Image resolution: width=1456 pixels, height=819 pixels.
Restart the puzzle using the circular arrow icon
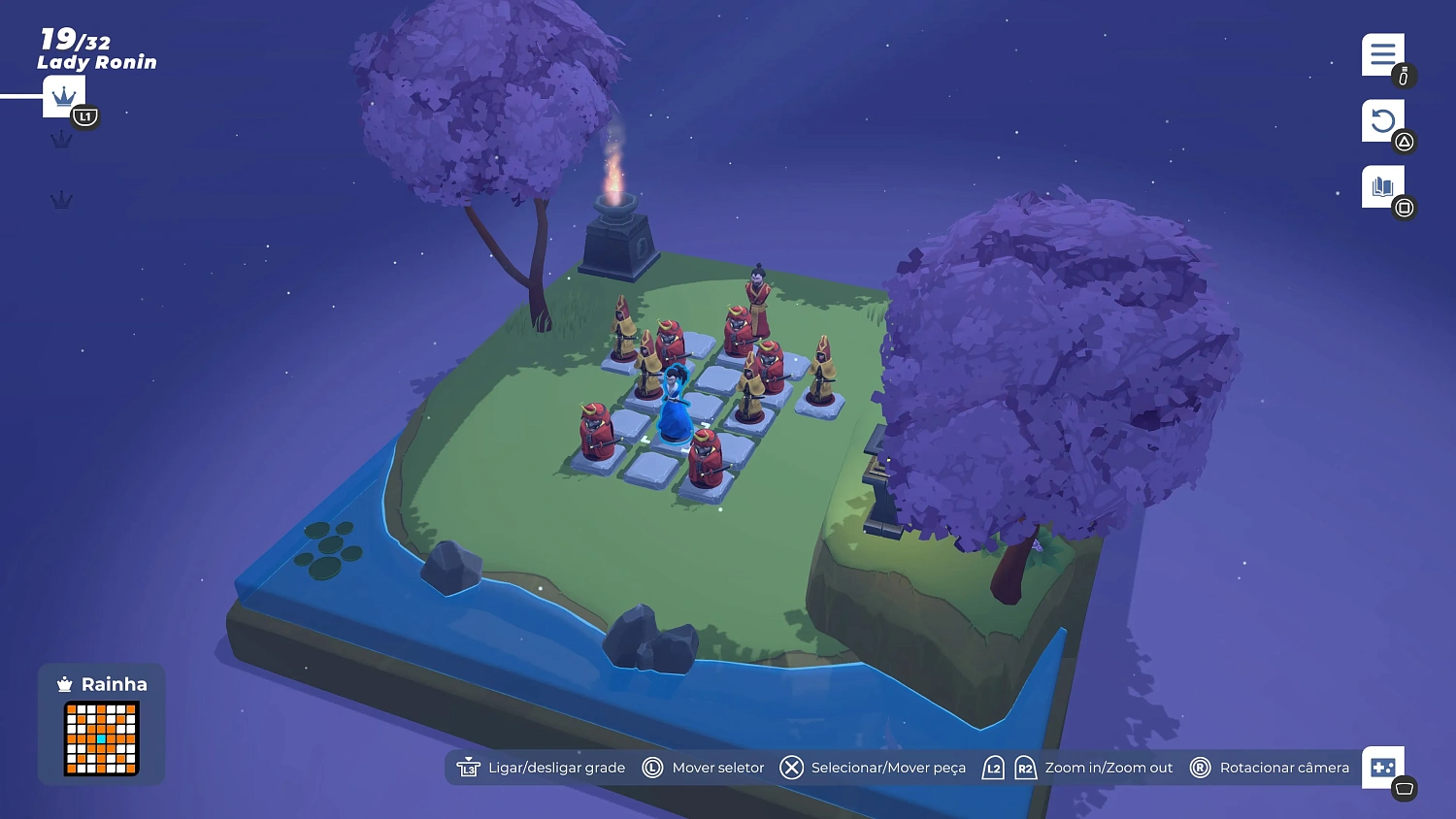click(1382, 120)
